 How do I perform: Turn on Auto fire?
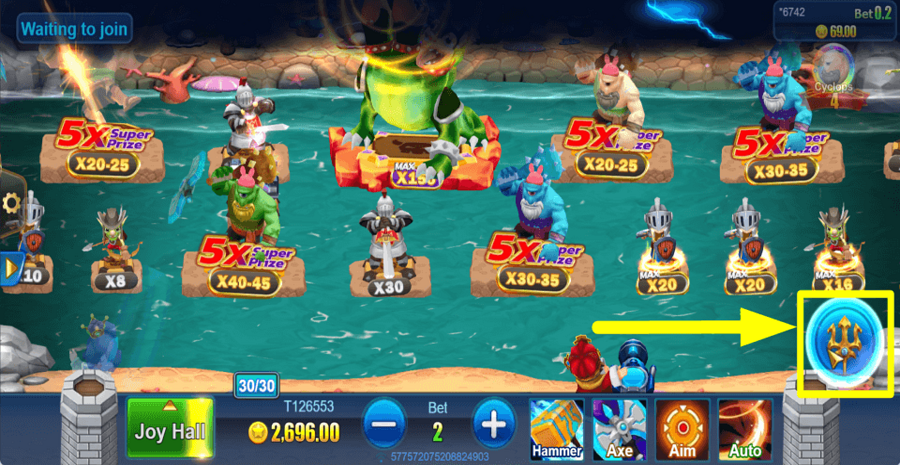744,427
